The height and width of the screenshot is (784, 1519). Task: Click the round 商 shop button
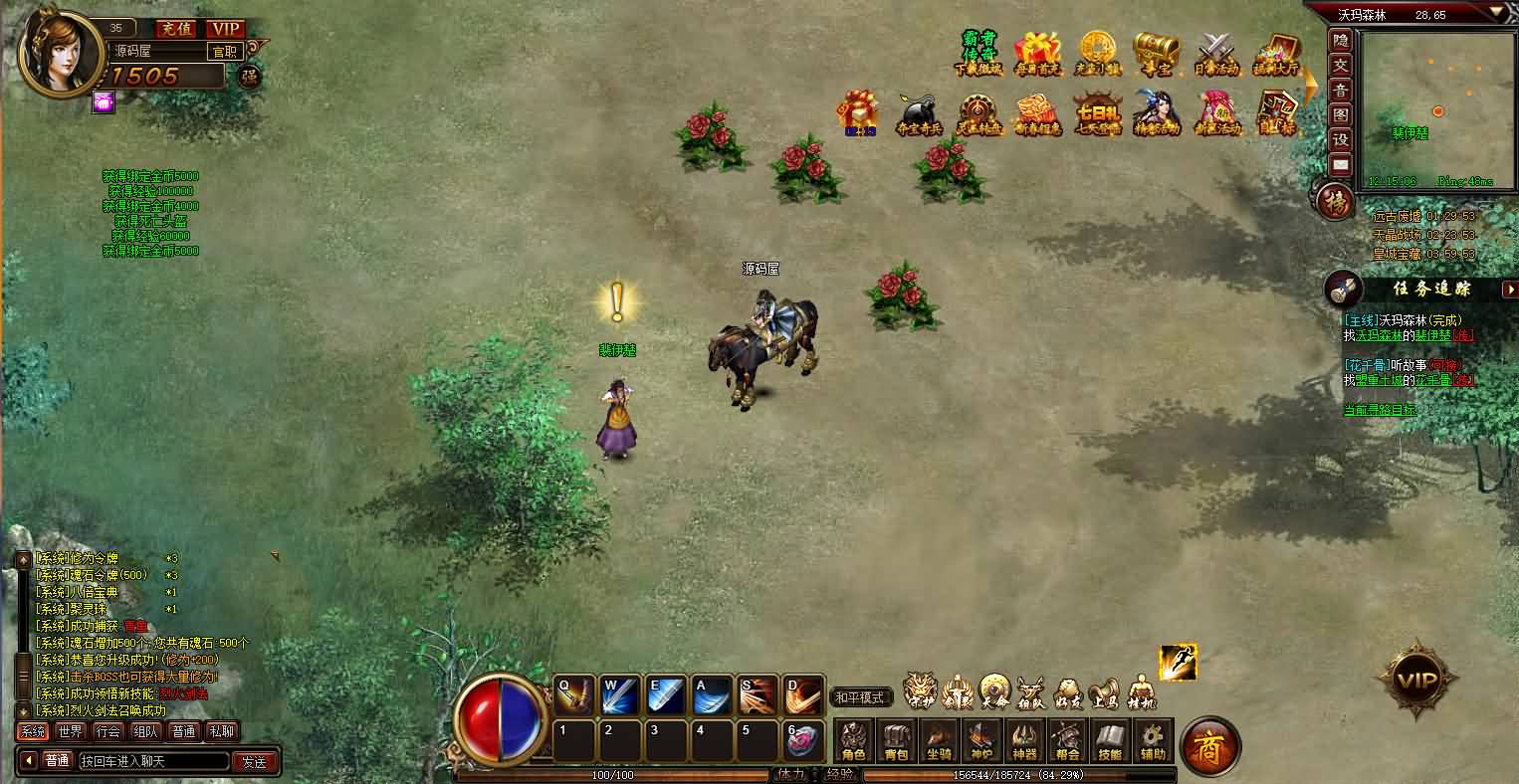coord(1209,745)
